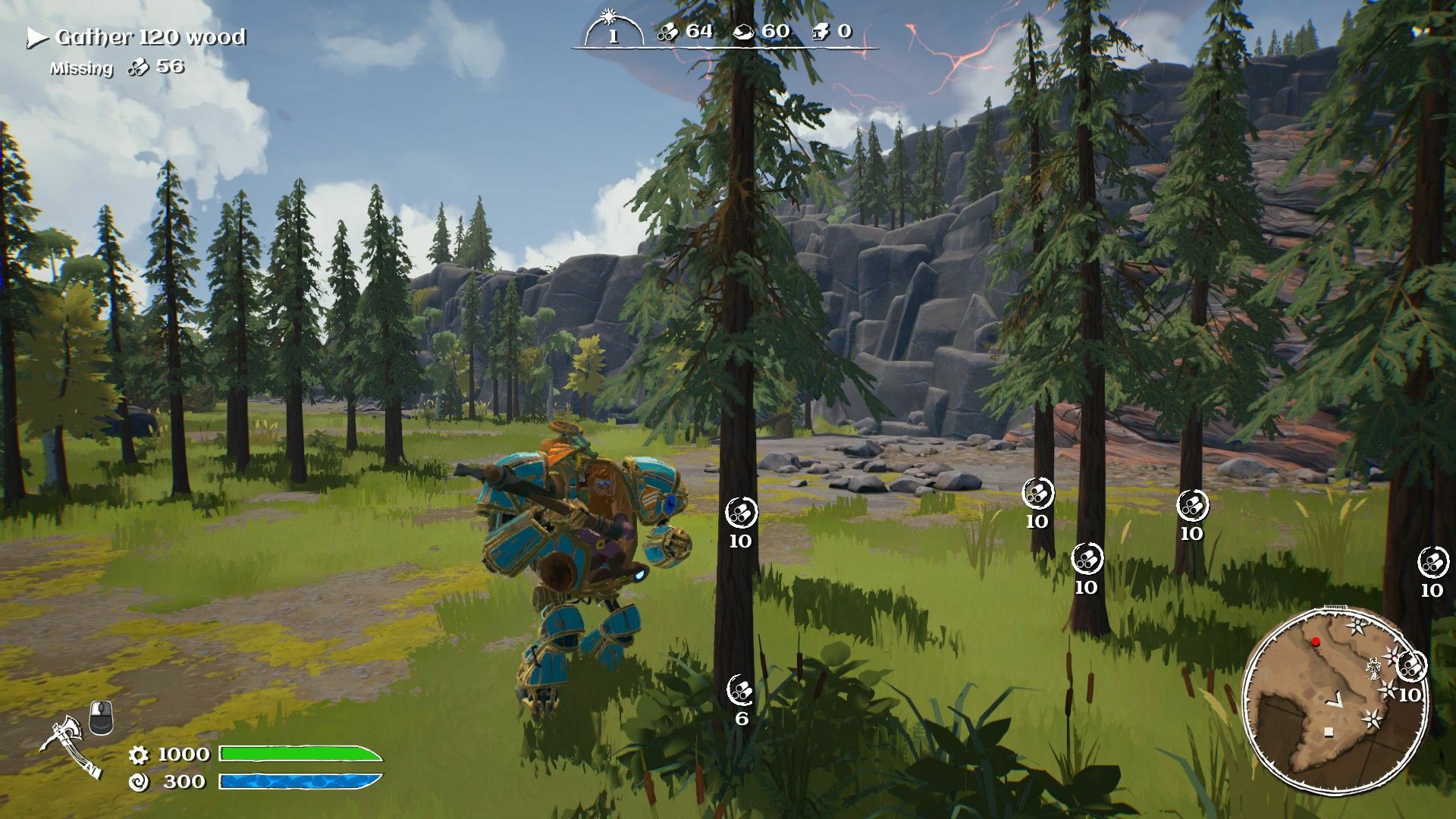Click the white square marker on the minimap
The image size is (1456, 819).
(1329, 731)
